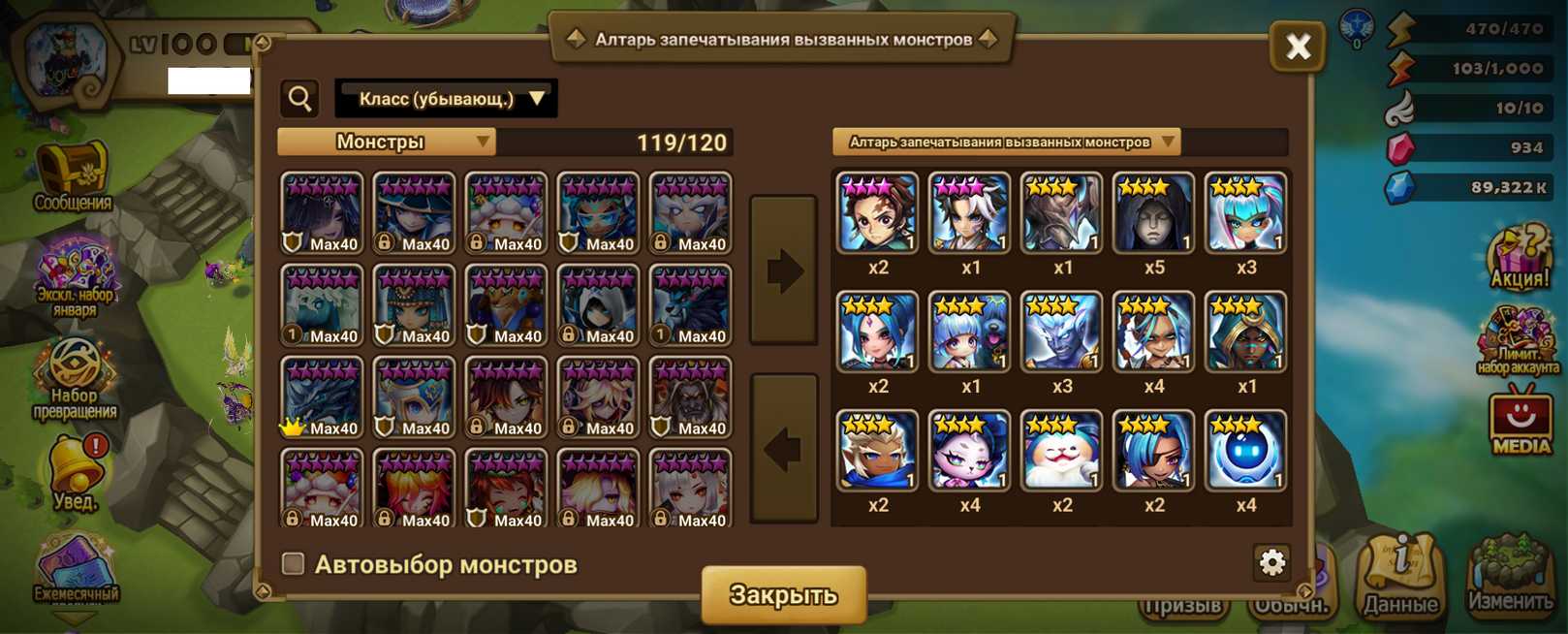This screenshot has width=1568, height=634.
Task: Move monster to altar with right arrow
Action: coord(783,270)
